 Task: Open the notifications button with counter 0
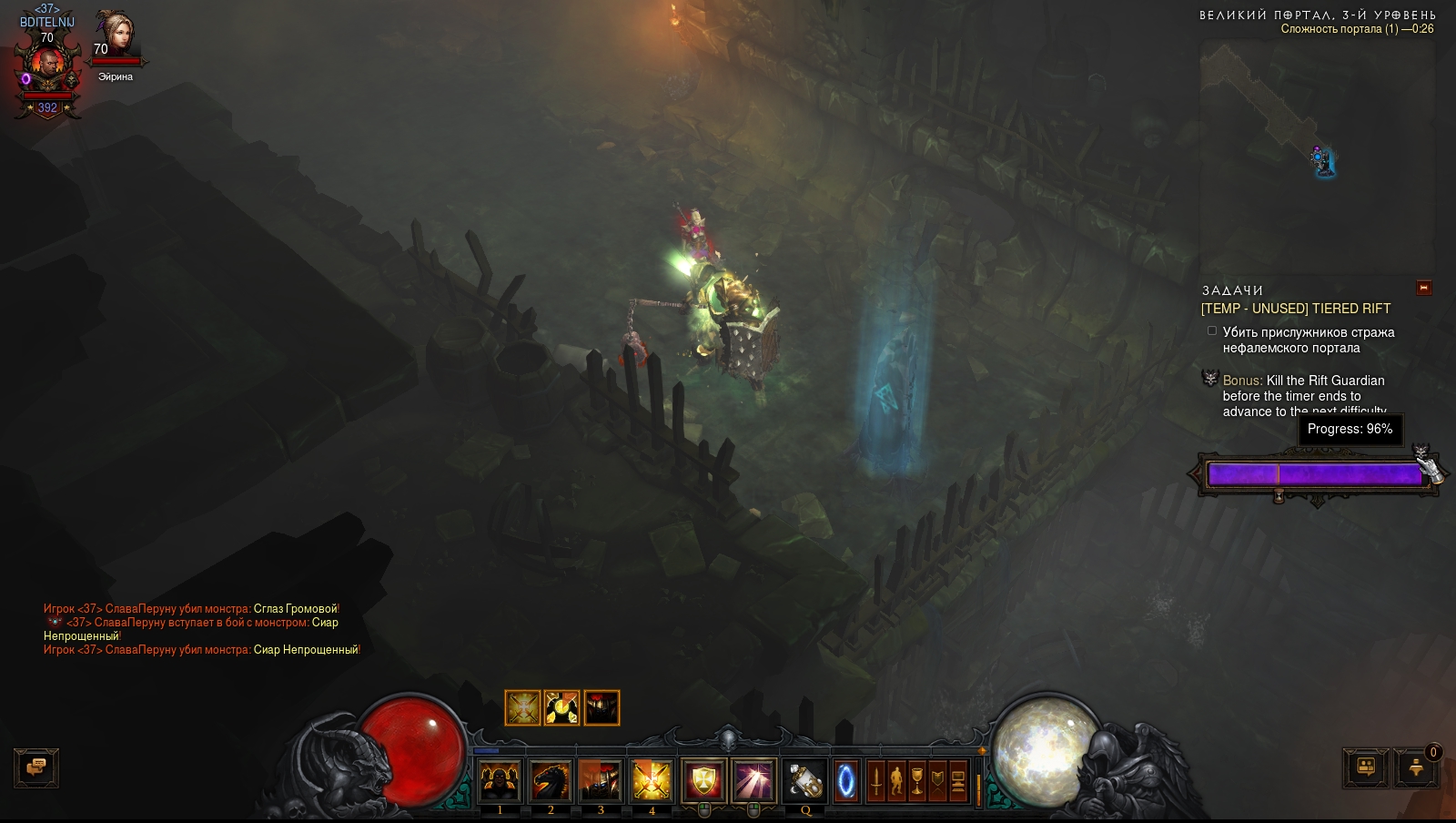pyautogui.click(x=1416, y=767)
